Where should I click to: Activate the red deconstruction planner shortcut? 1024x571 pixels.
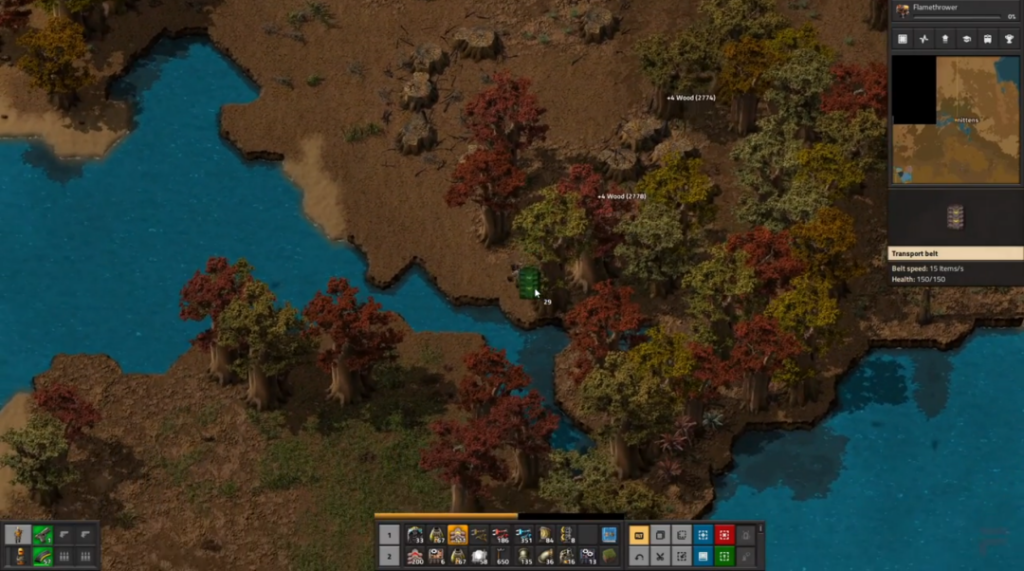tap(725, 535)
